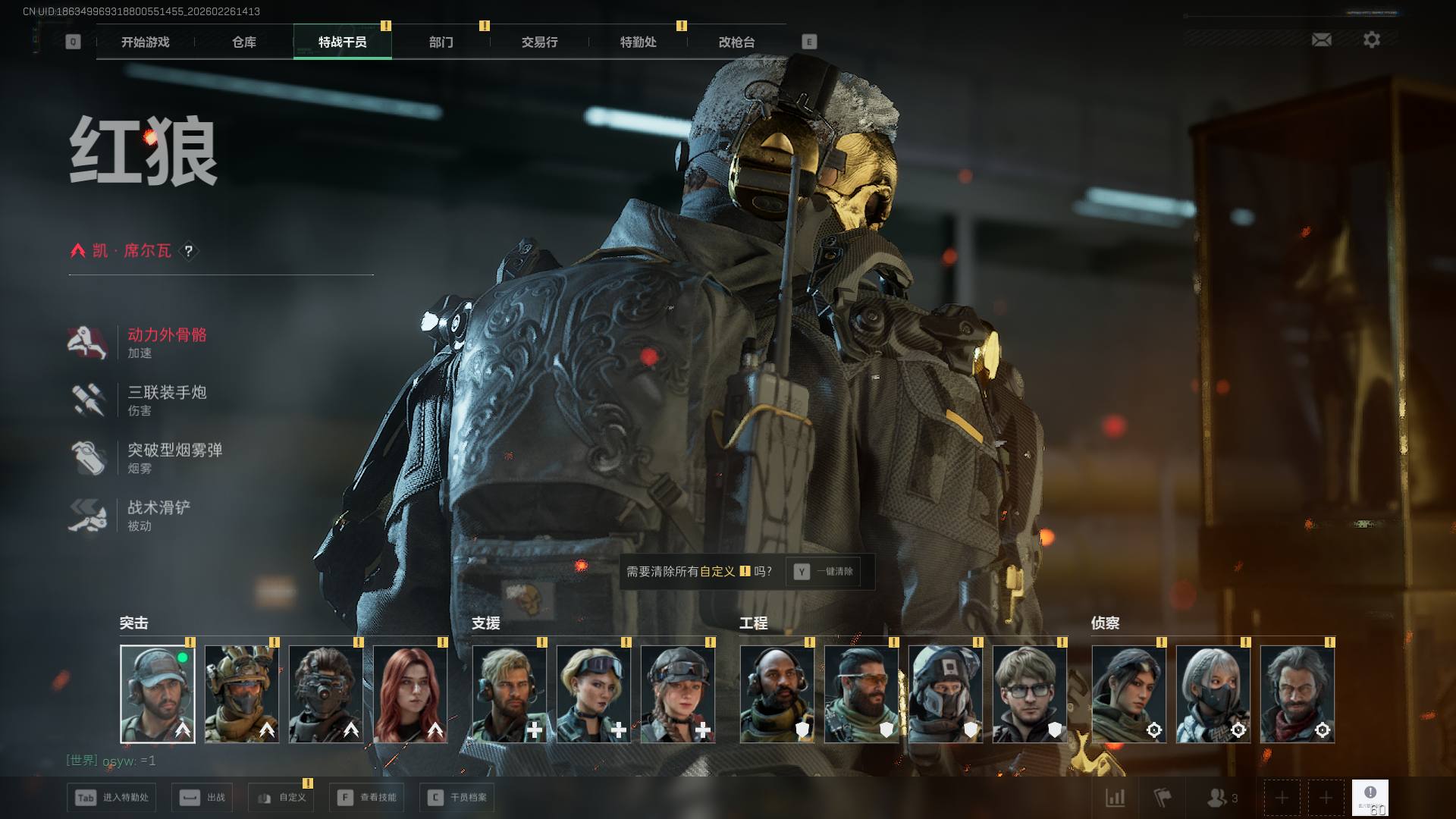
Task: Choose the red-haired assault operator portrait
Action: [410, 694]
